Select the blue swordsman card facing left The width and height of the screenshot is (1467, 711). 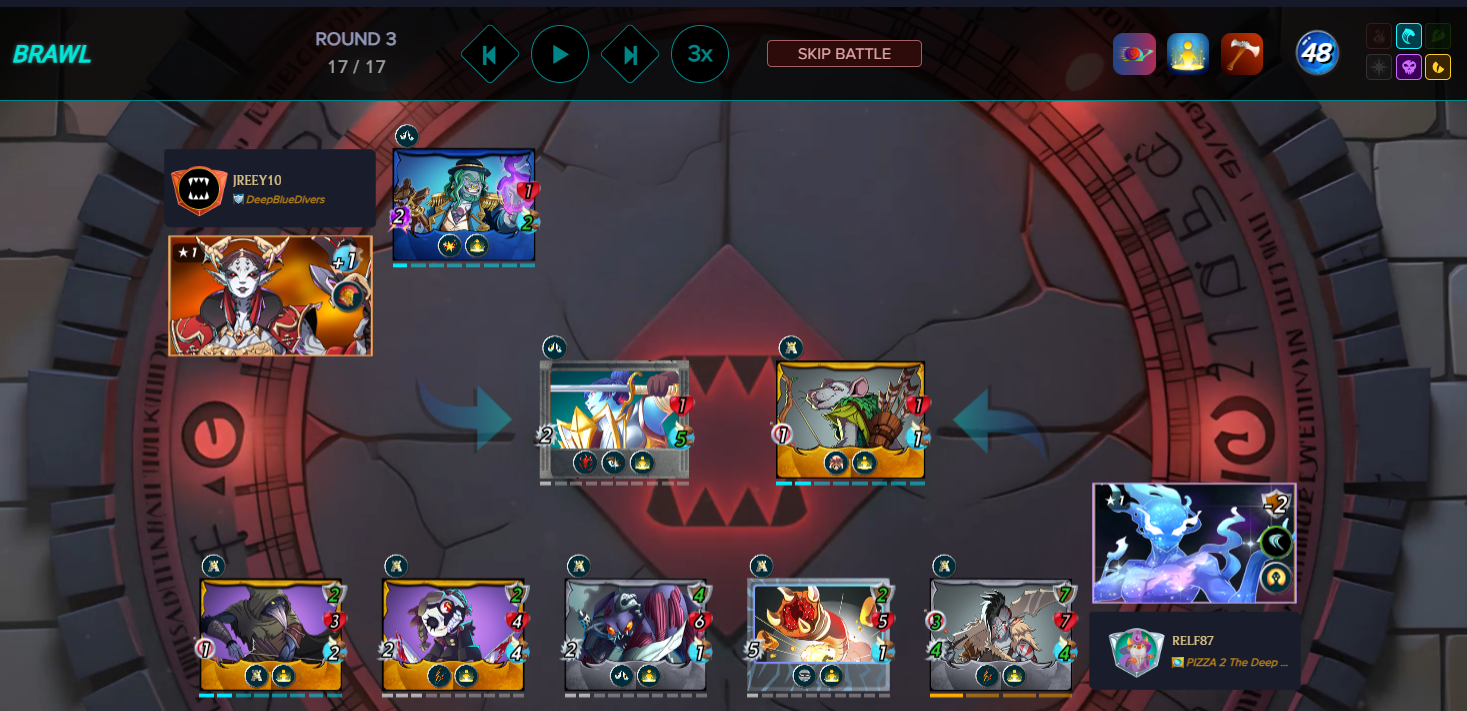[614, 419]
